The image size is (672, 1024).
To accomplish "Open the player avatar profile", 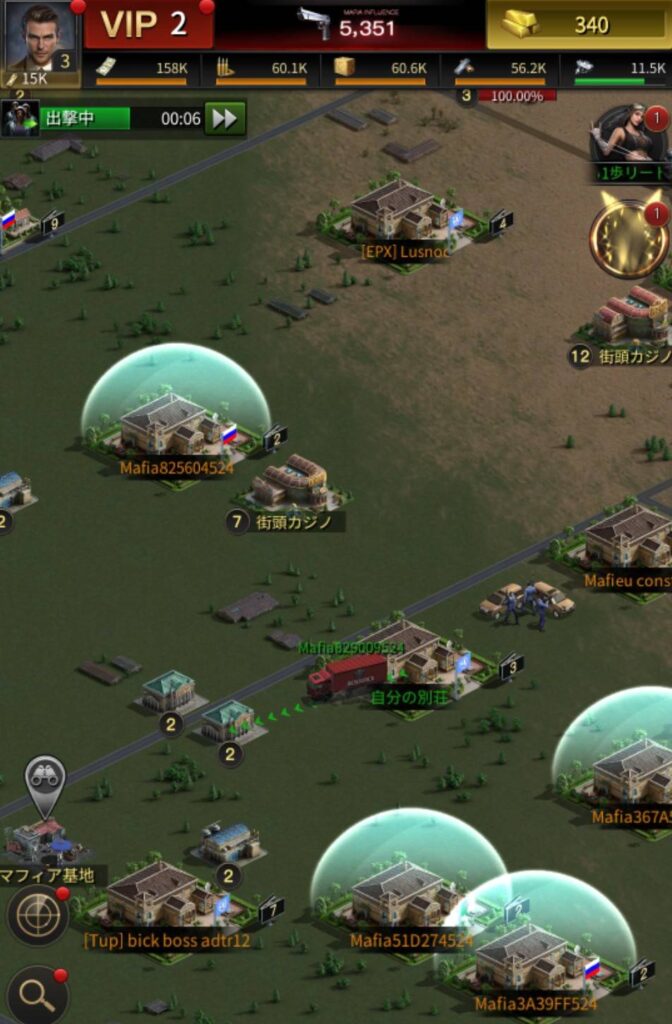I will [x=40, y=38].
